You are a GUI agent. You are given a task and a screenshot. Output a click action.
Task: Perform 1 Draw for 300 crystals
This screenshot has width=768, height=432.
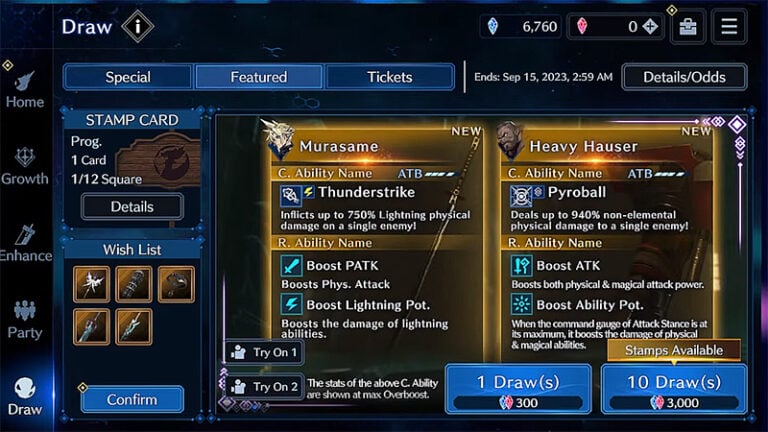tap(519, 388)
